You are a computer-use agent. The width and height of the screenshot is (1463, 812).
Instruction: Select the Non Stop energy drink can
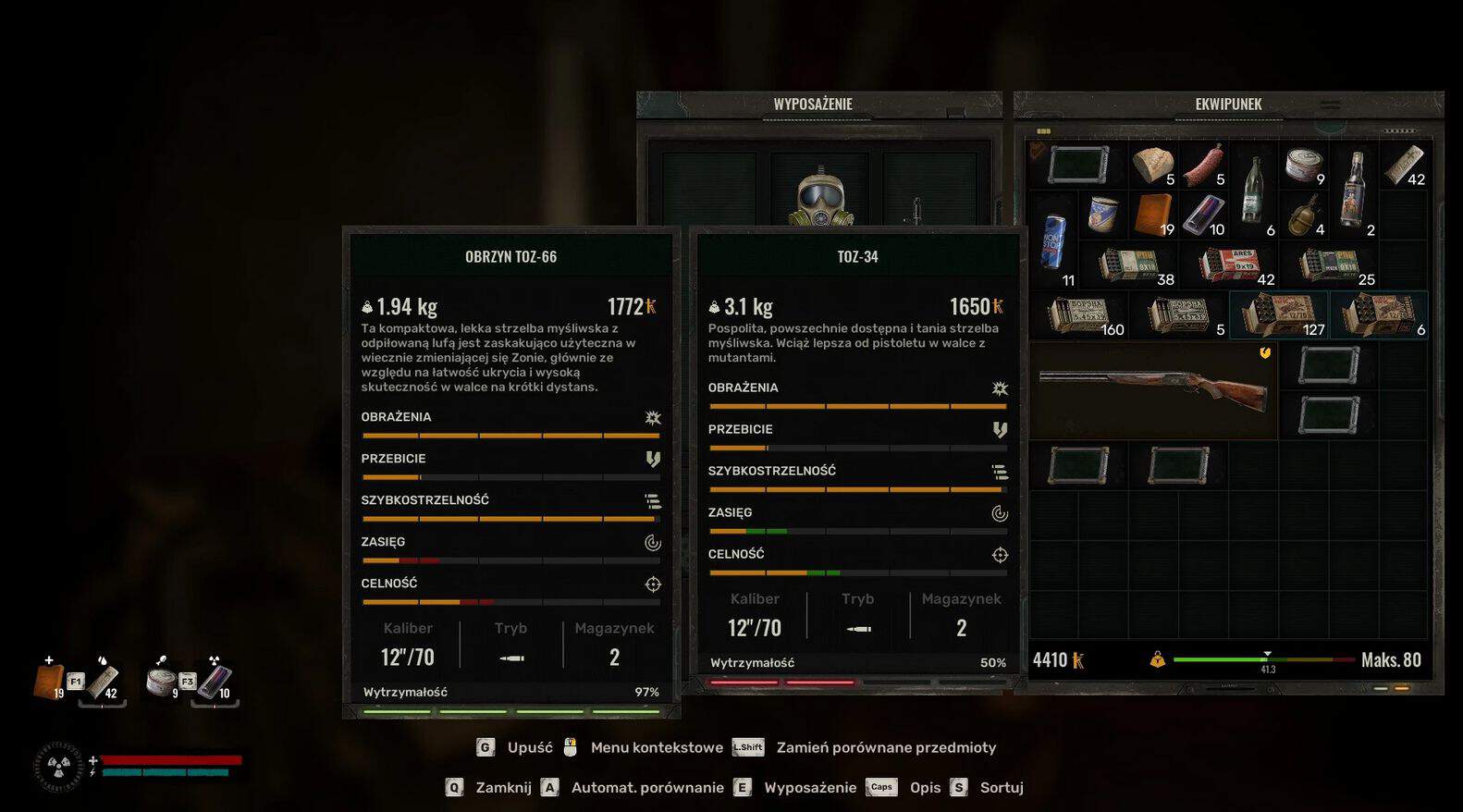[1053, 240]
